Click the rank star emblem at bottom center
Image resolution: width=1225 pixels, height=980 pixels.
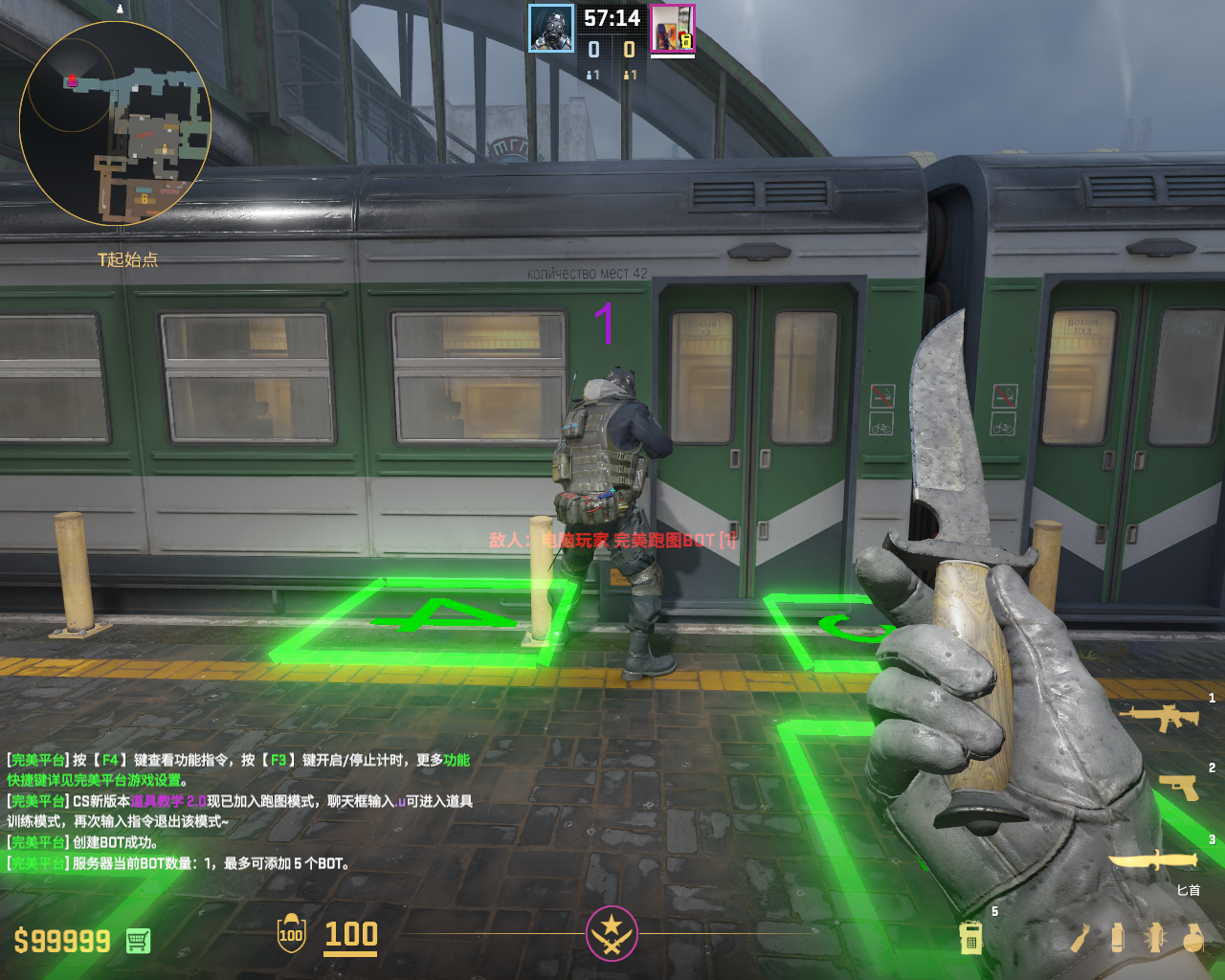(612, 933)
